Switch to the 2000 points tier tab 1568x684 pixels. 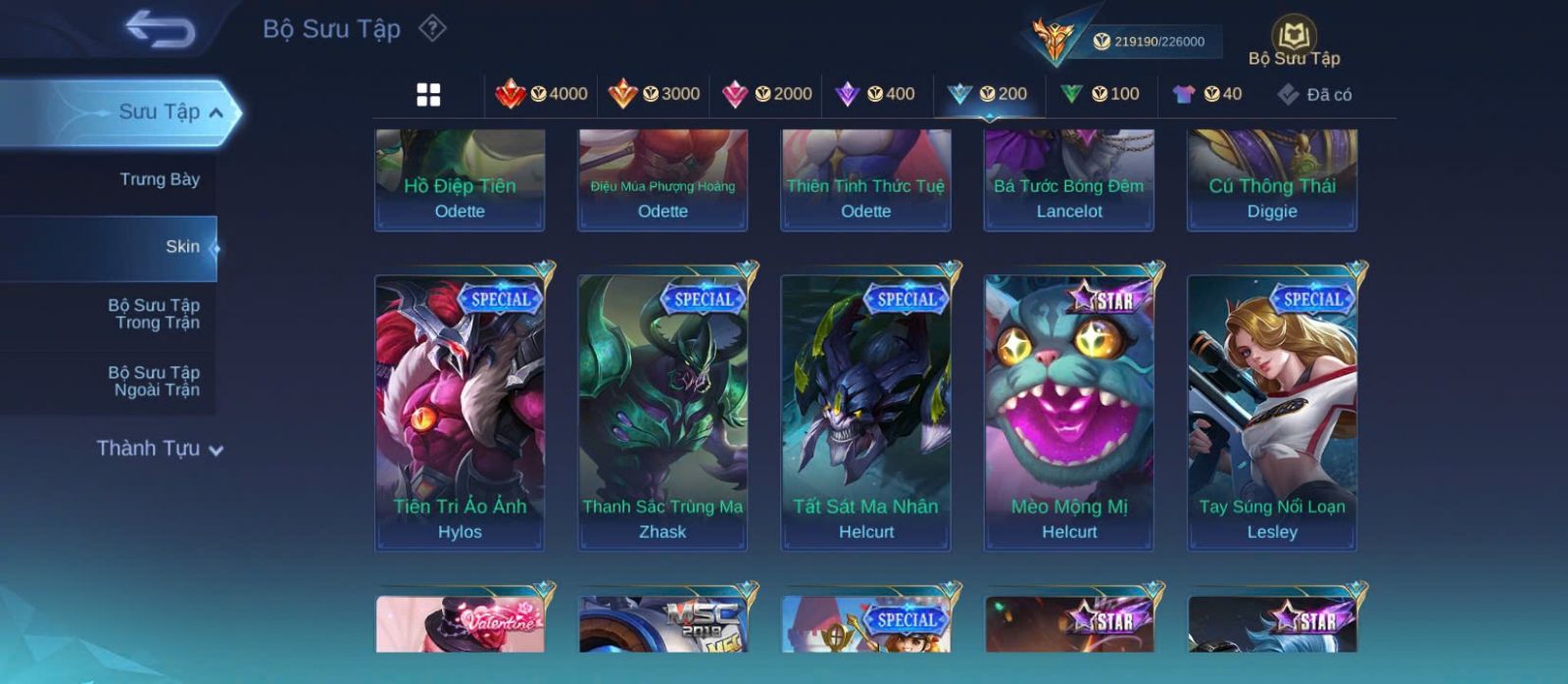point(766,94)
